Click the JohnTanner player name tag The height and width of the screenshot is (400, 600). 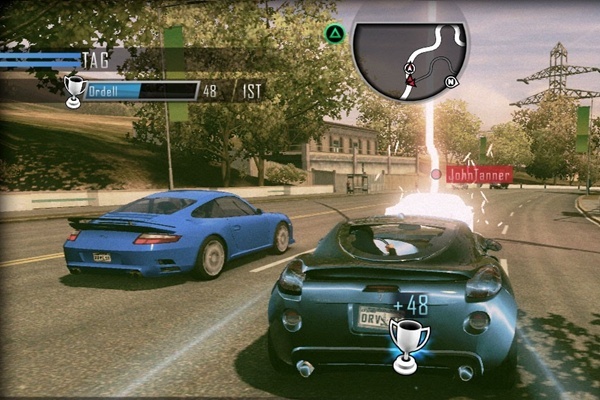(x=479, y=175)
